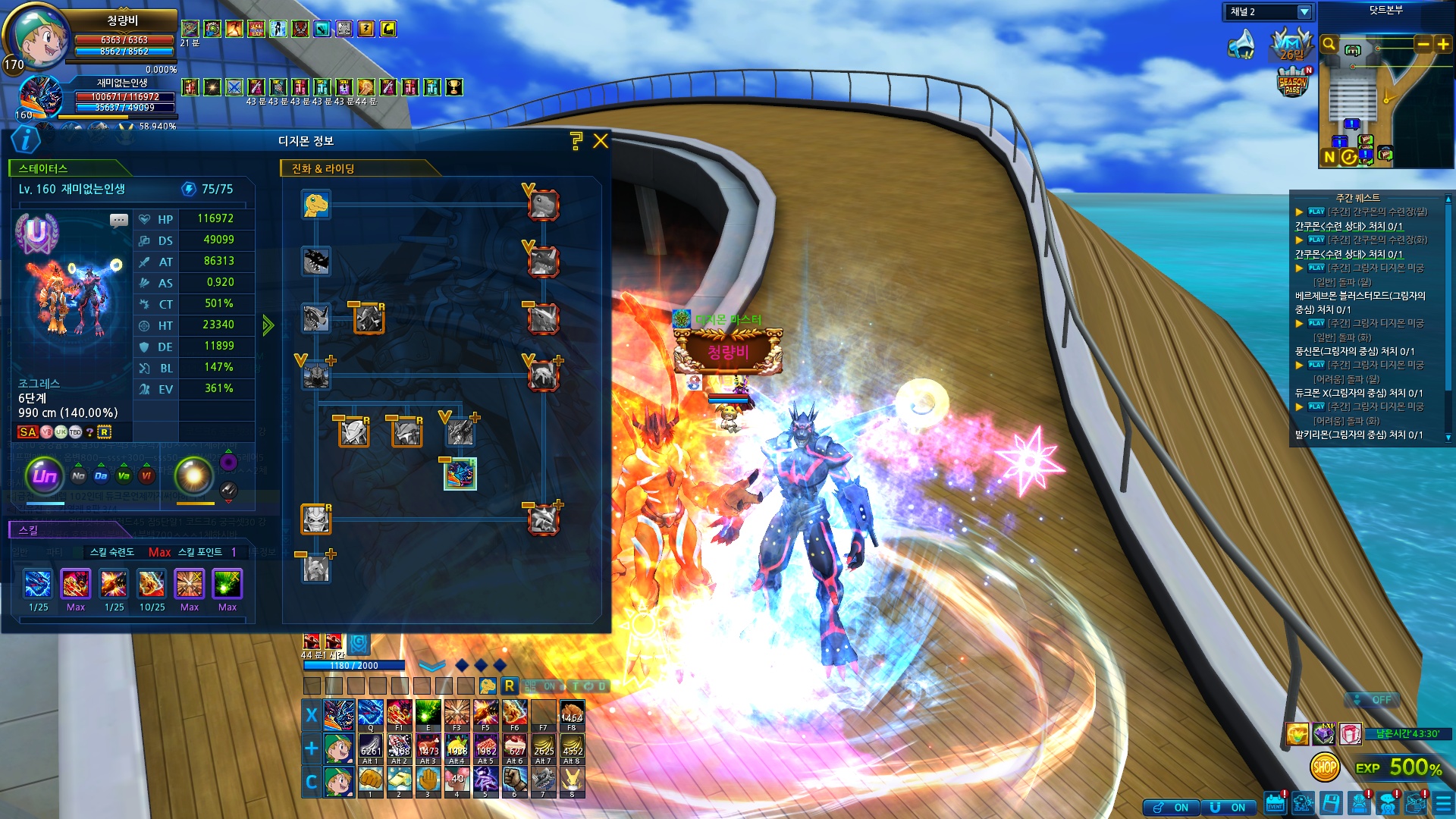Use the banana item in slot Alt 8

(572, 748)
